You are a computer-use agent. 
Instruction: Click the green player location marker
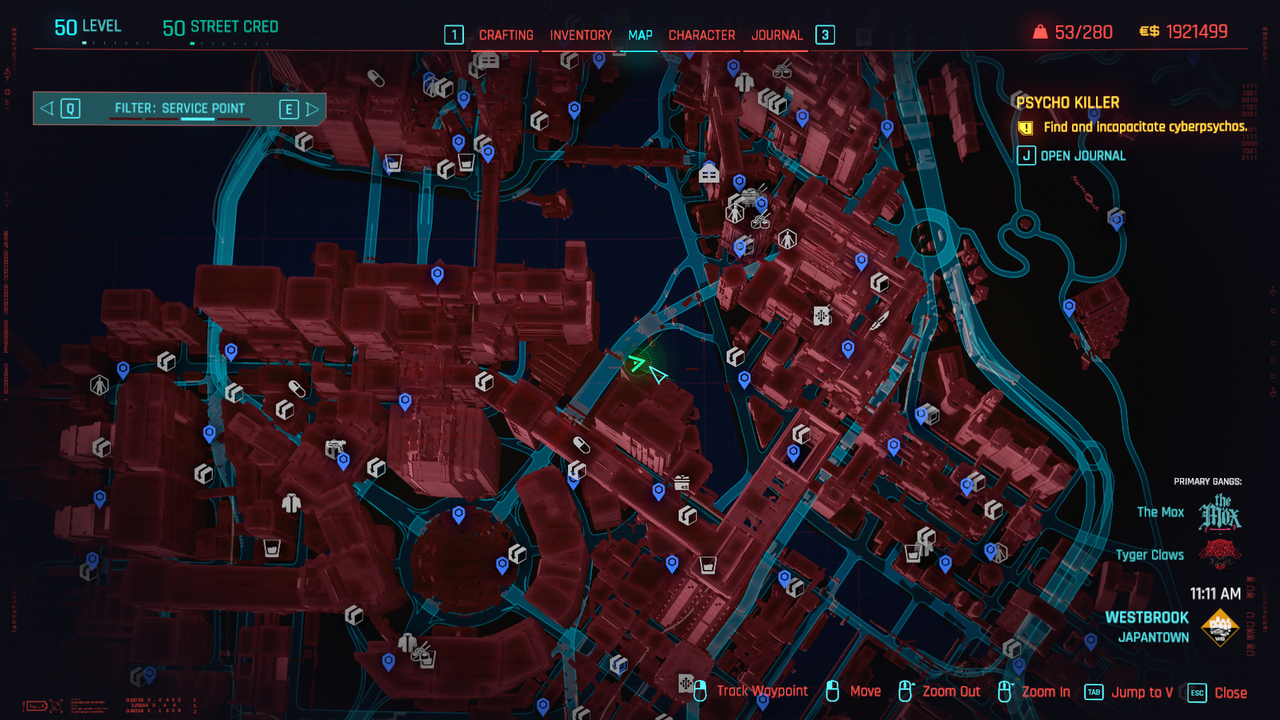(x=636, y=363)
